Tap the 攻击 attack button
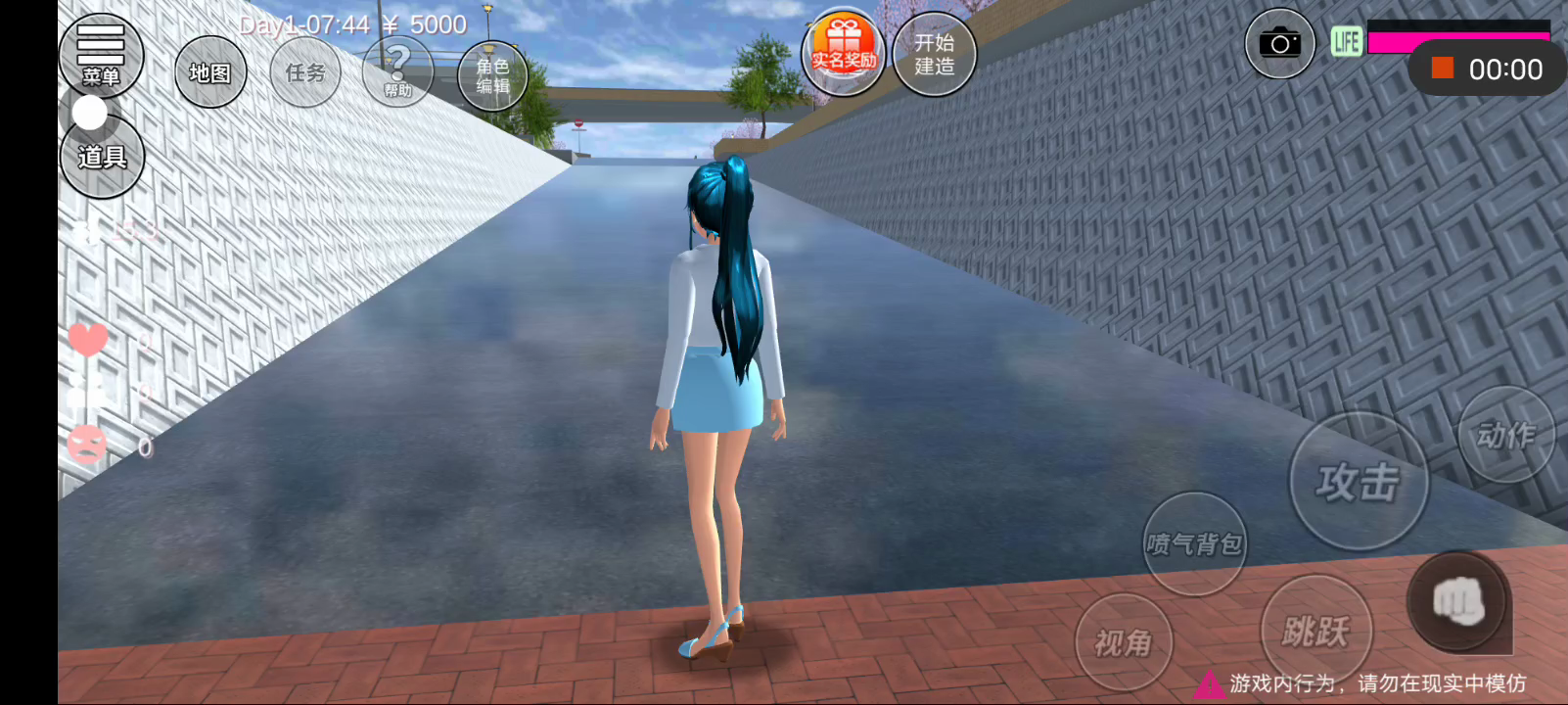Image resolution: width=1568 pixels, height=705 pixels. [x=1358, y=482]
